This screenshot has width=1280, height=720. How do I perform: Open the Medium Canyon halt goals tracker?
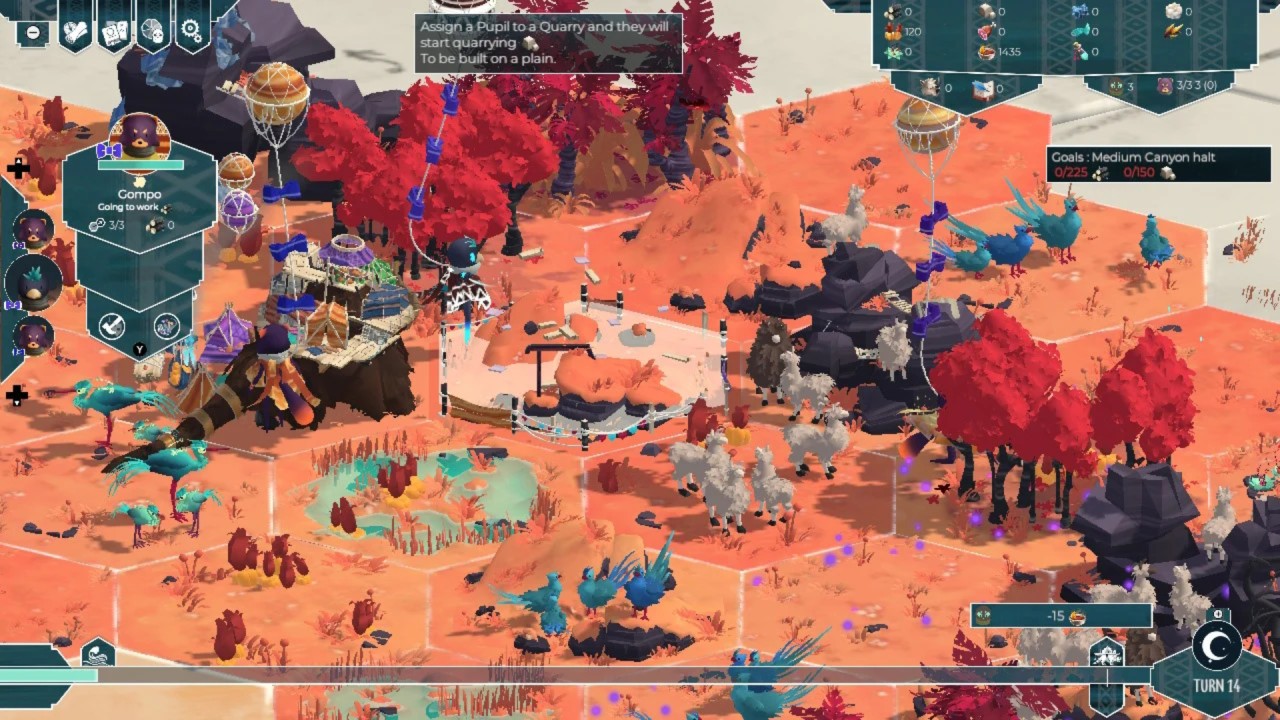[1130, 164]
